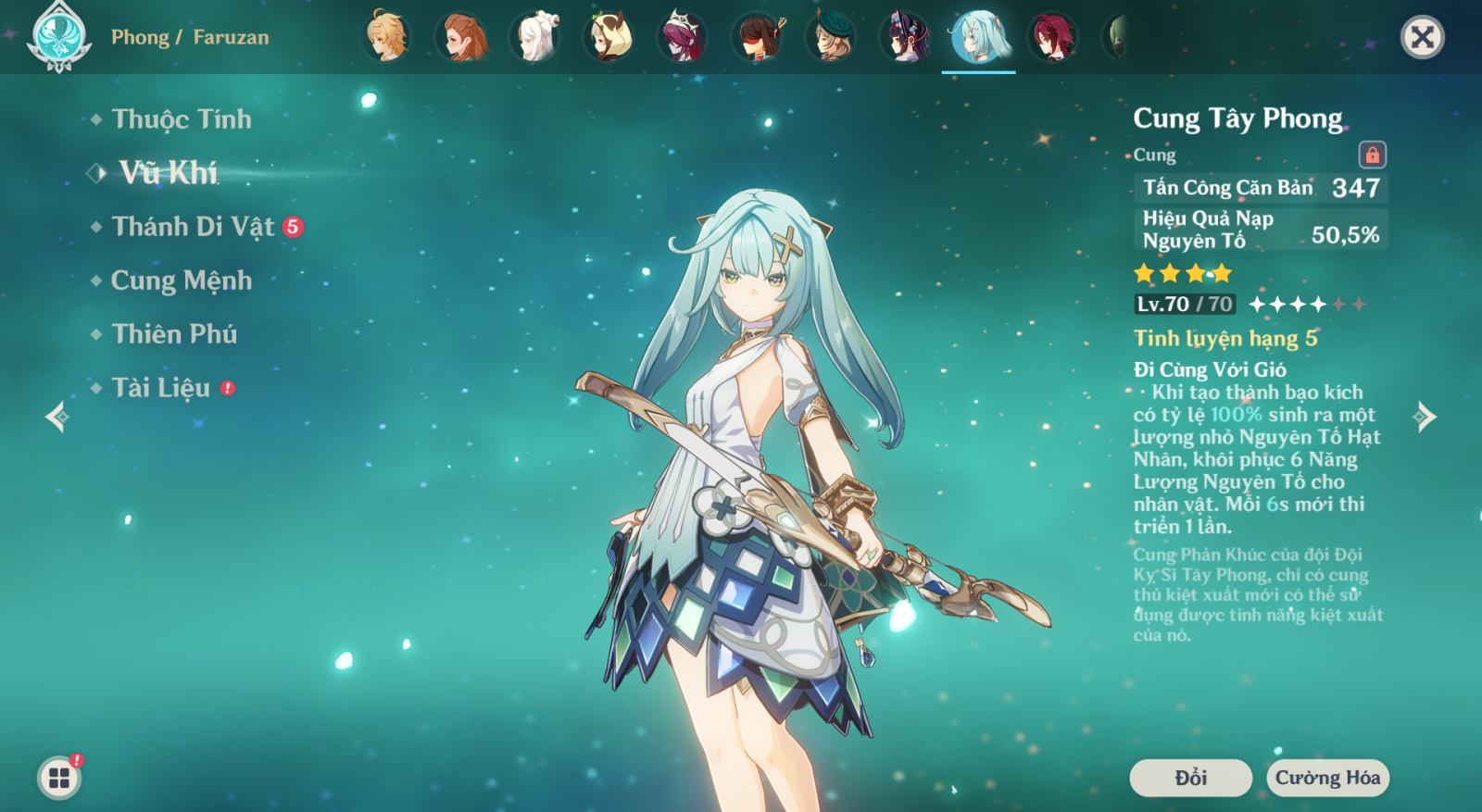Open the Thiên Phú talents page
The image size is (1482, 812).
click(174, 334)
